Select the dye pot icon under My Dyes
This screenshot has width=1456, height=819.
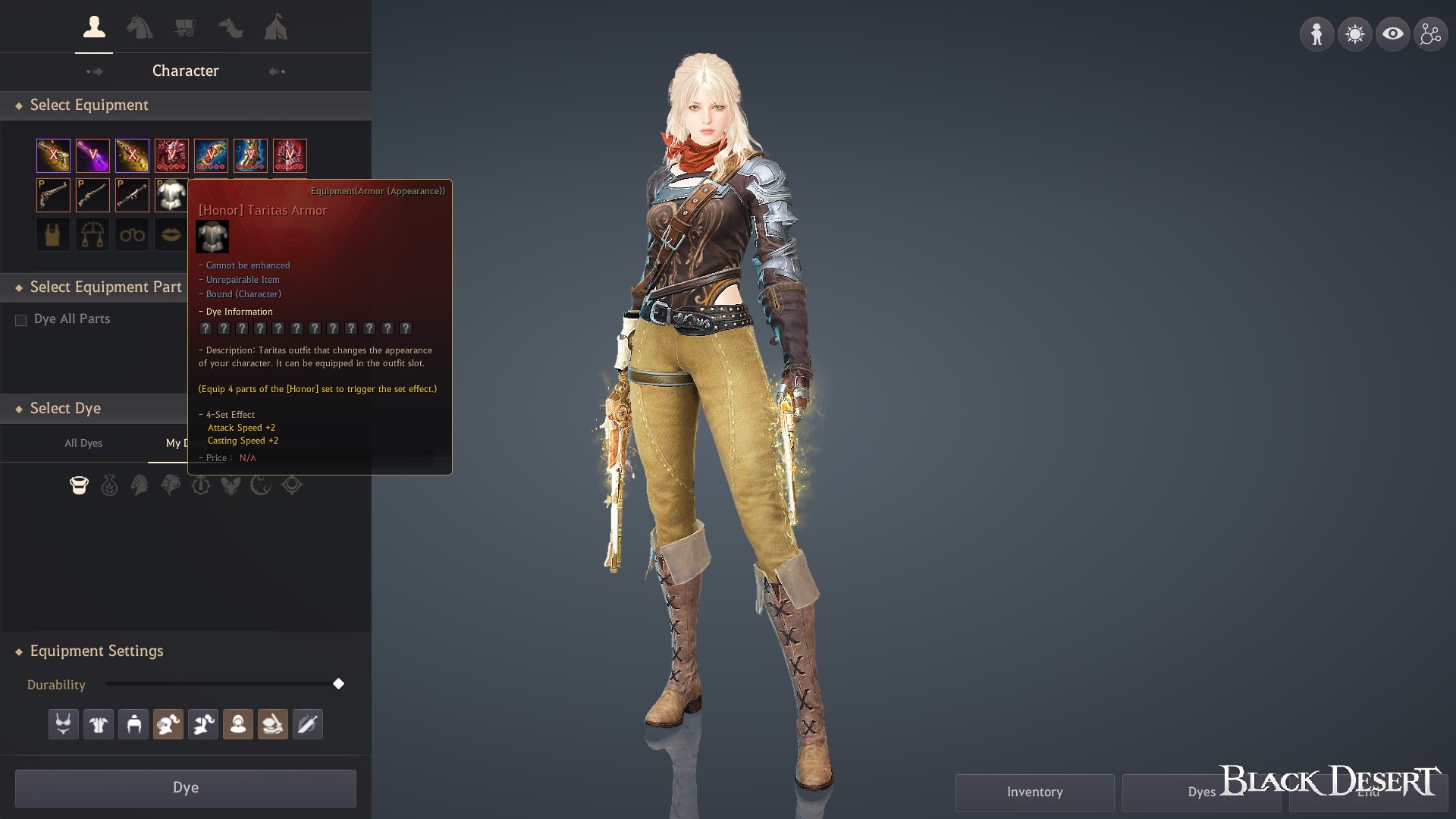(x=79, y=485)
